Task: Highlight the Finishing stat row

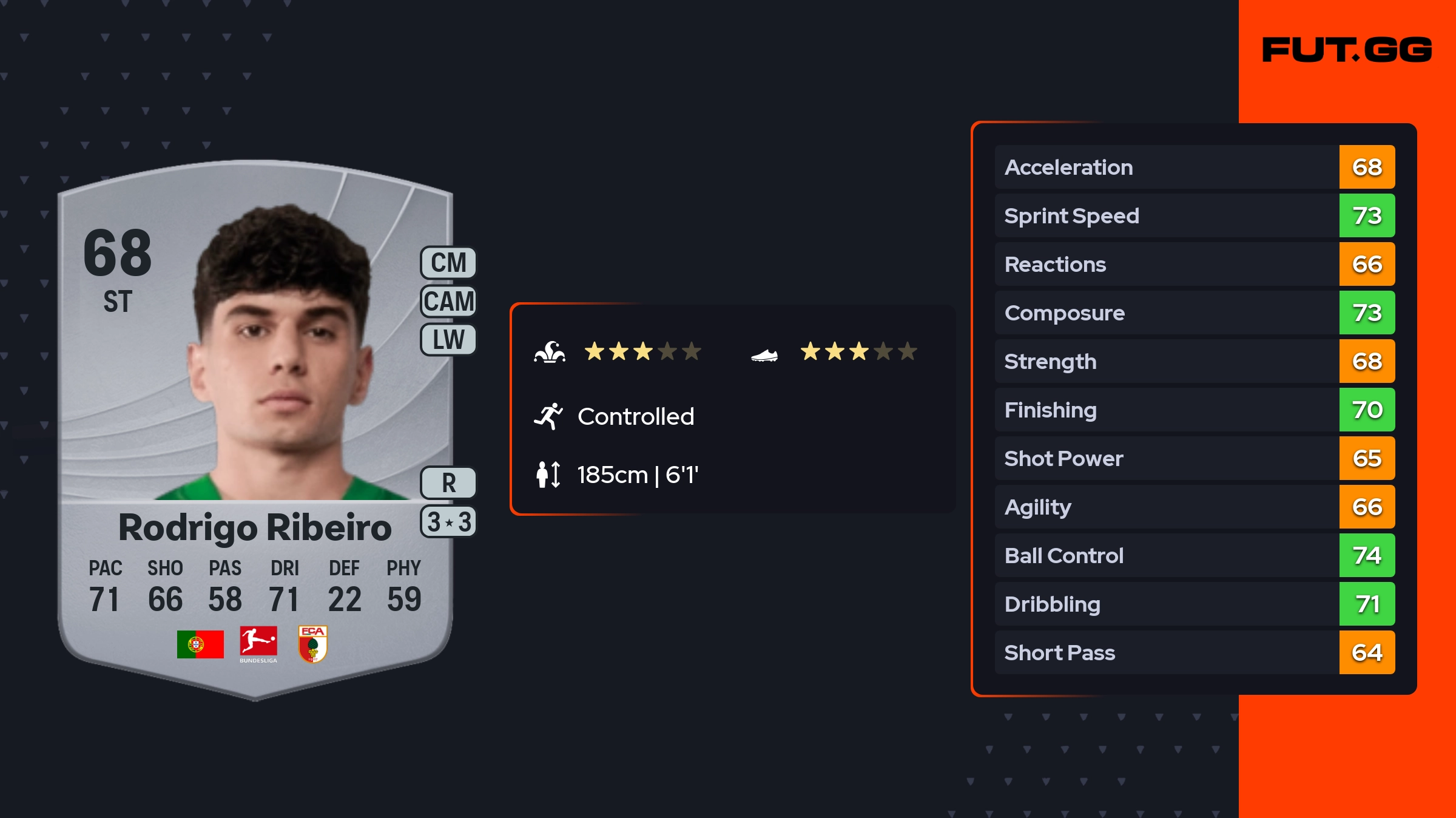Action: click(x=1194, y=410)
